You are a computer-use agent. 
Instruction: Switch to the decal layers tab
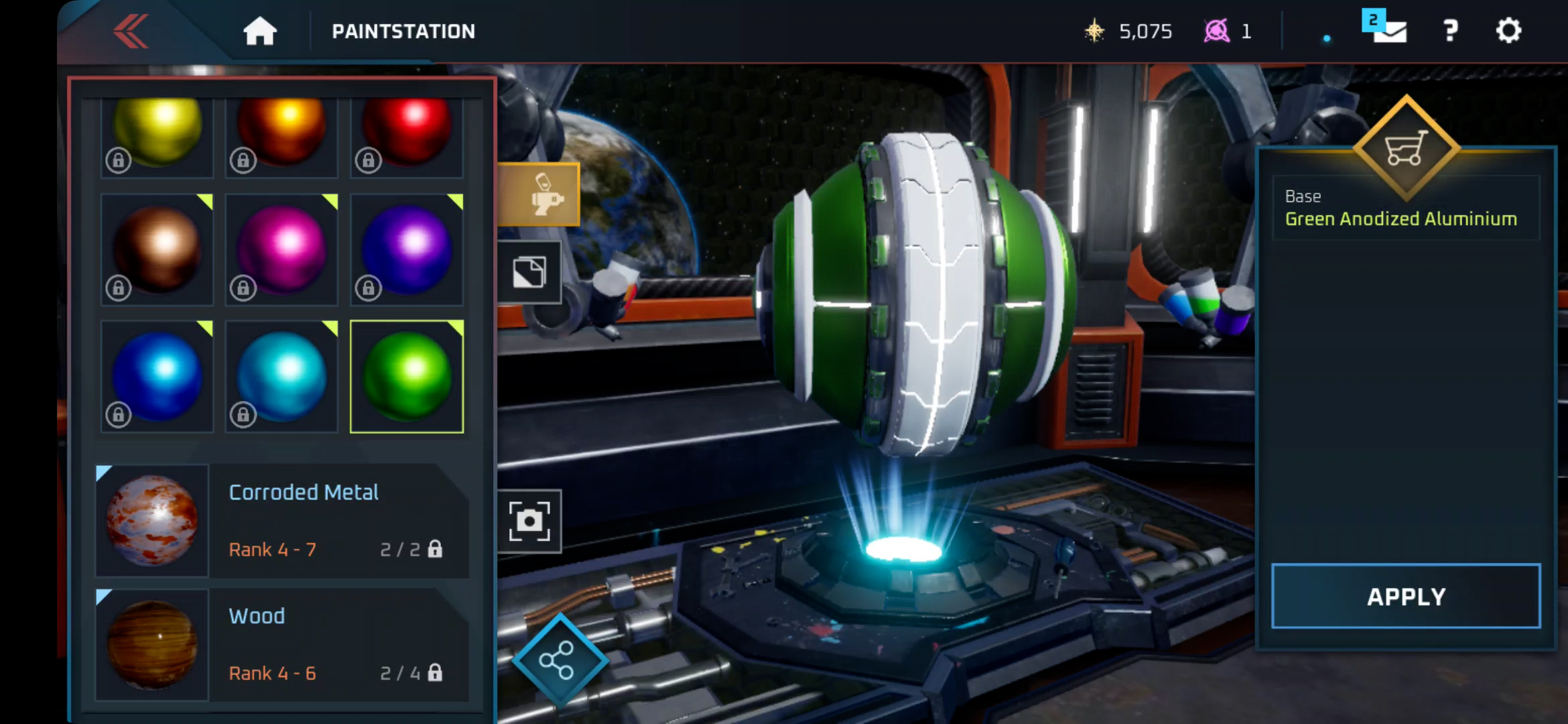[x=529, y=272]
